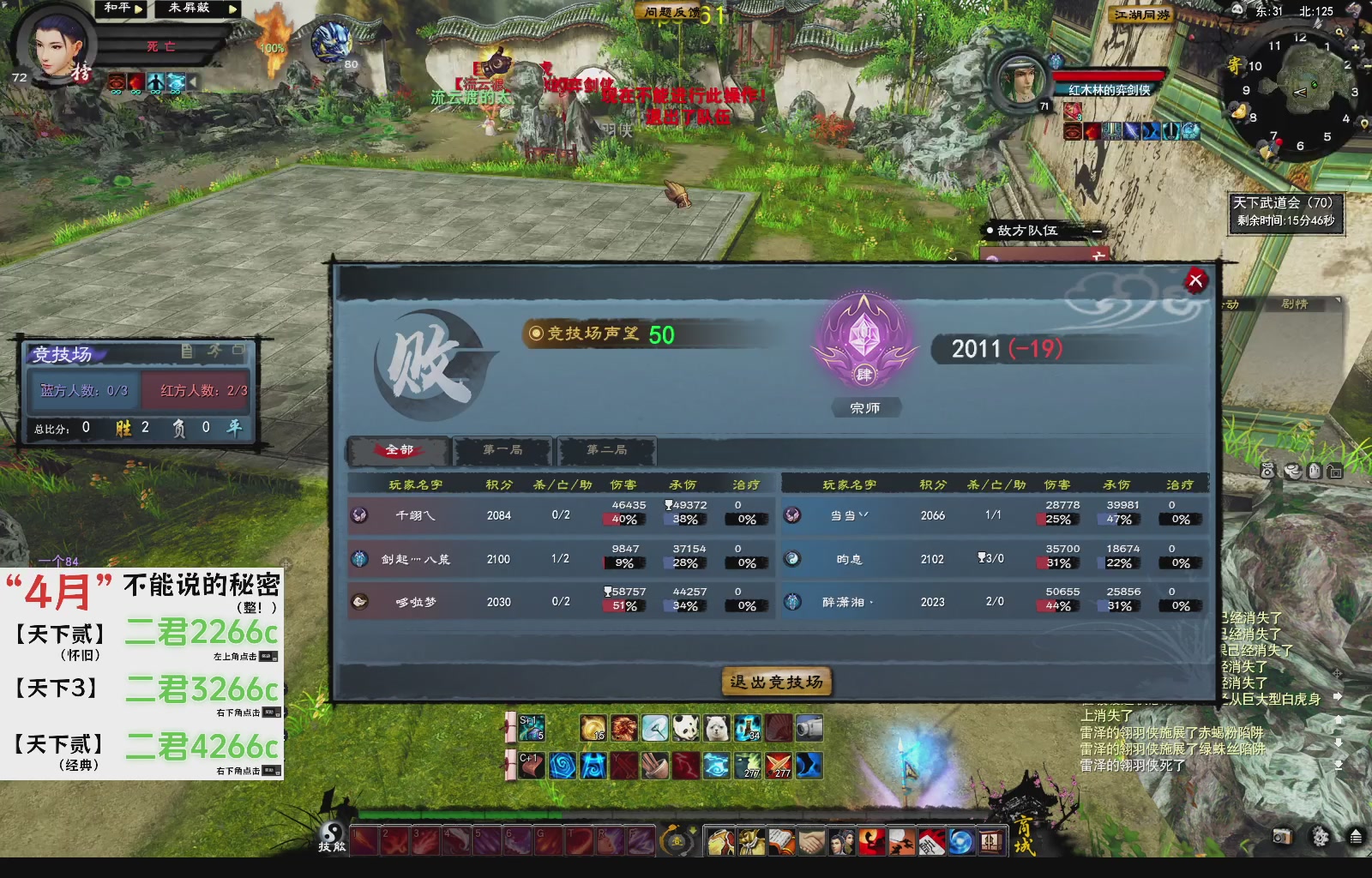The image size is (1372, 878).
Task: Select the alpaca pet icon on the skill bar
Action: click(x=716, y=729)
